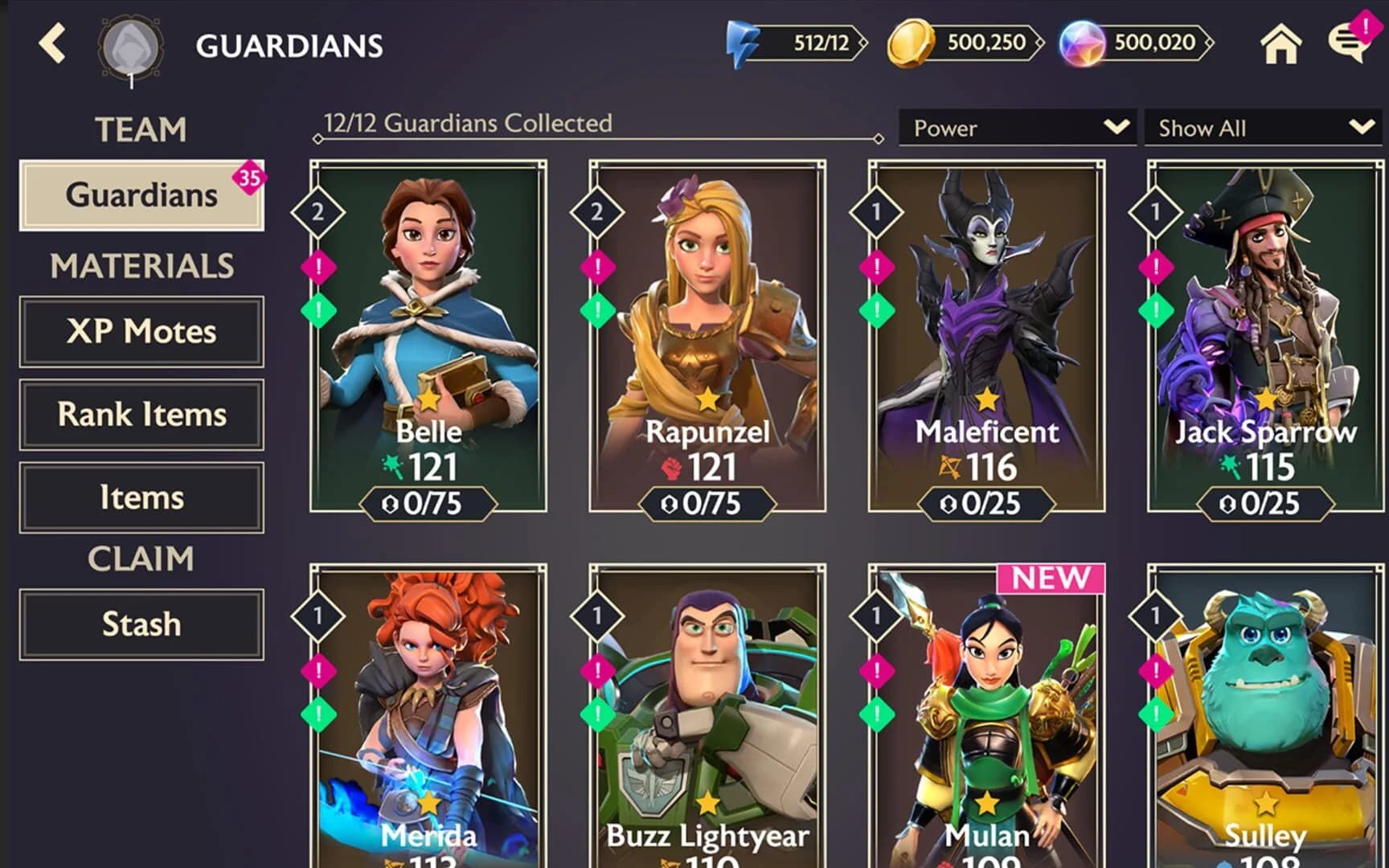Open the Guardians tab with 35 badge
Image resolution: width=1389 pixels, height=868 pixels.
141,194
